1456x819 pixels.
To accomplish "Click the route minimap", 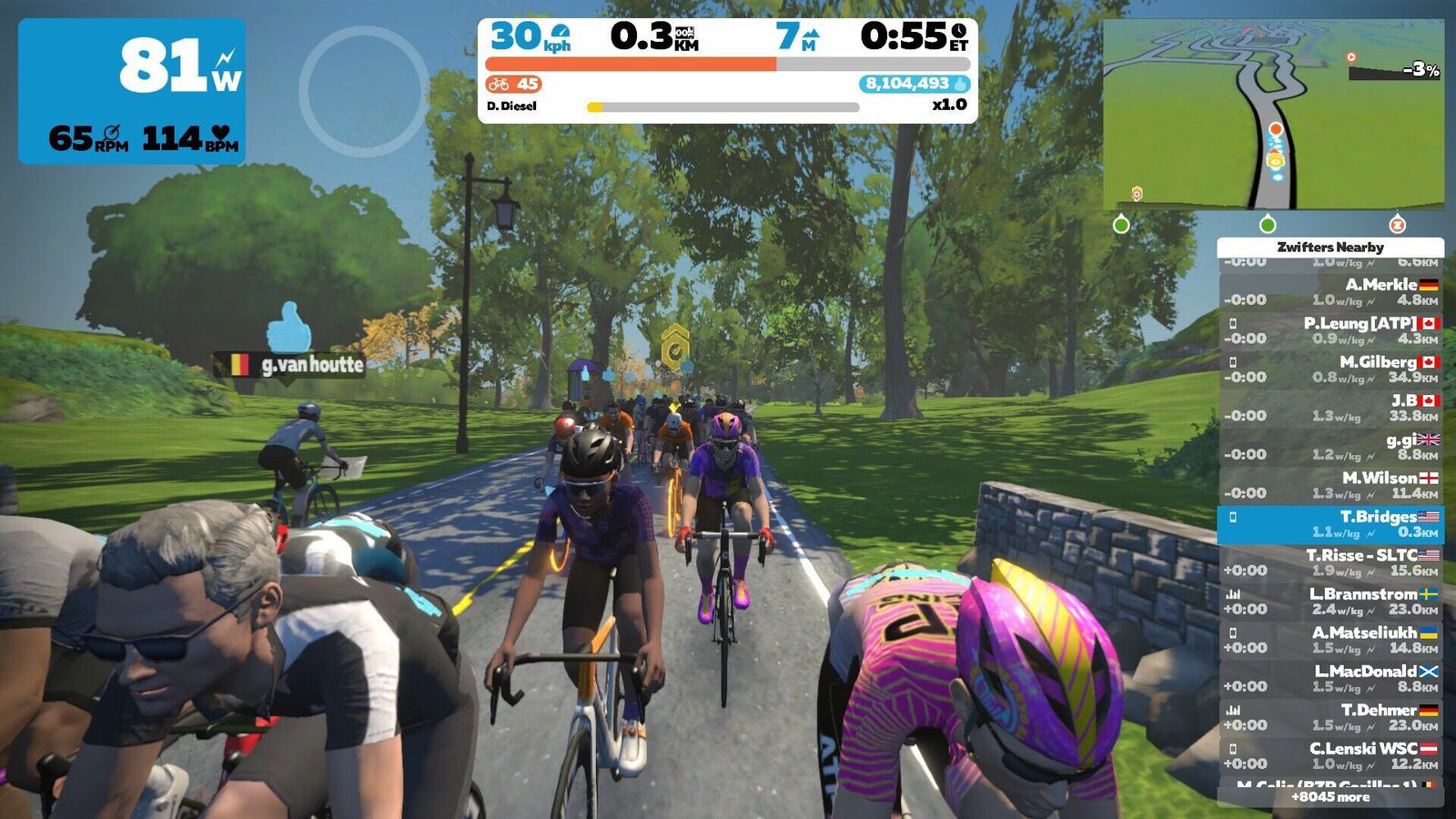I will pos(1273,115).
